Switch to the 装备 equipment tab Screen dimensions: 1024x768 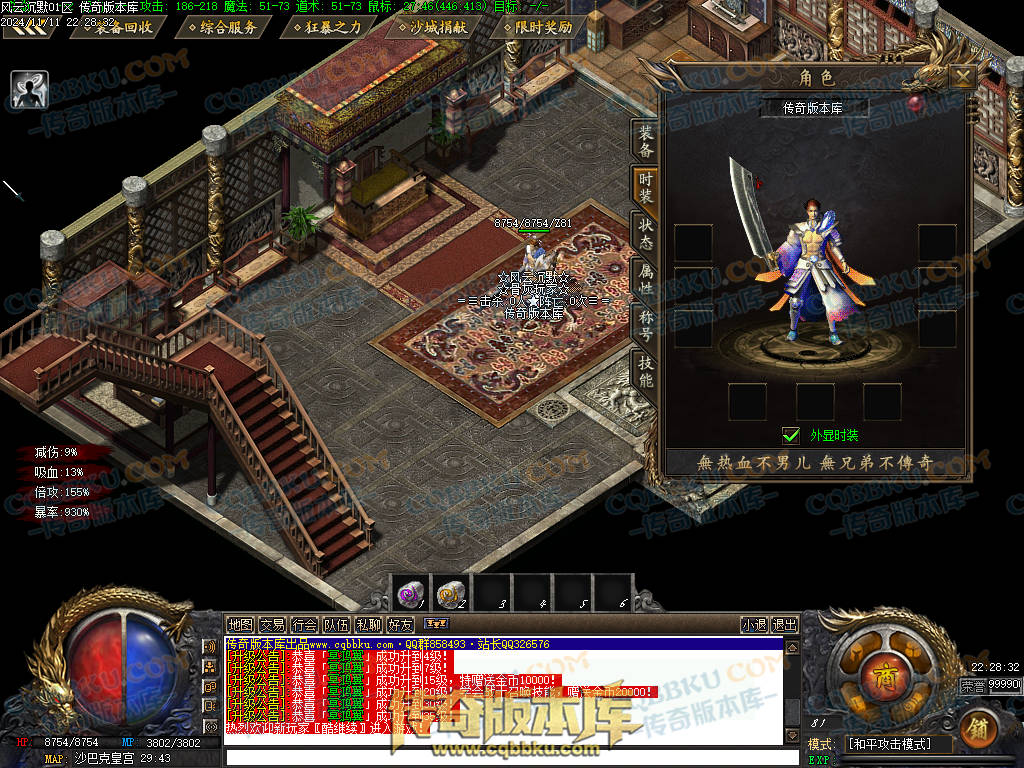point(646,142)
